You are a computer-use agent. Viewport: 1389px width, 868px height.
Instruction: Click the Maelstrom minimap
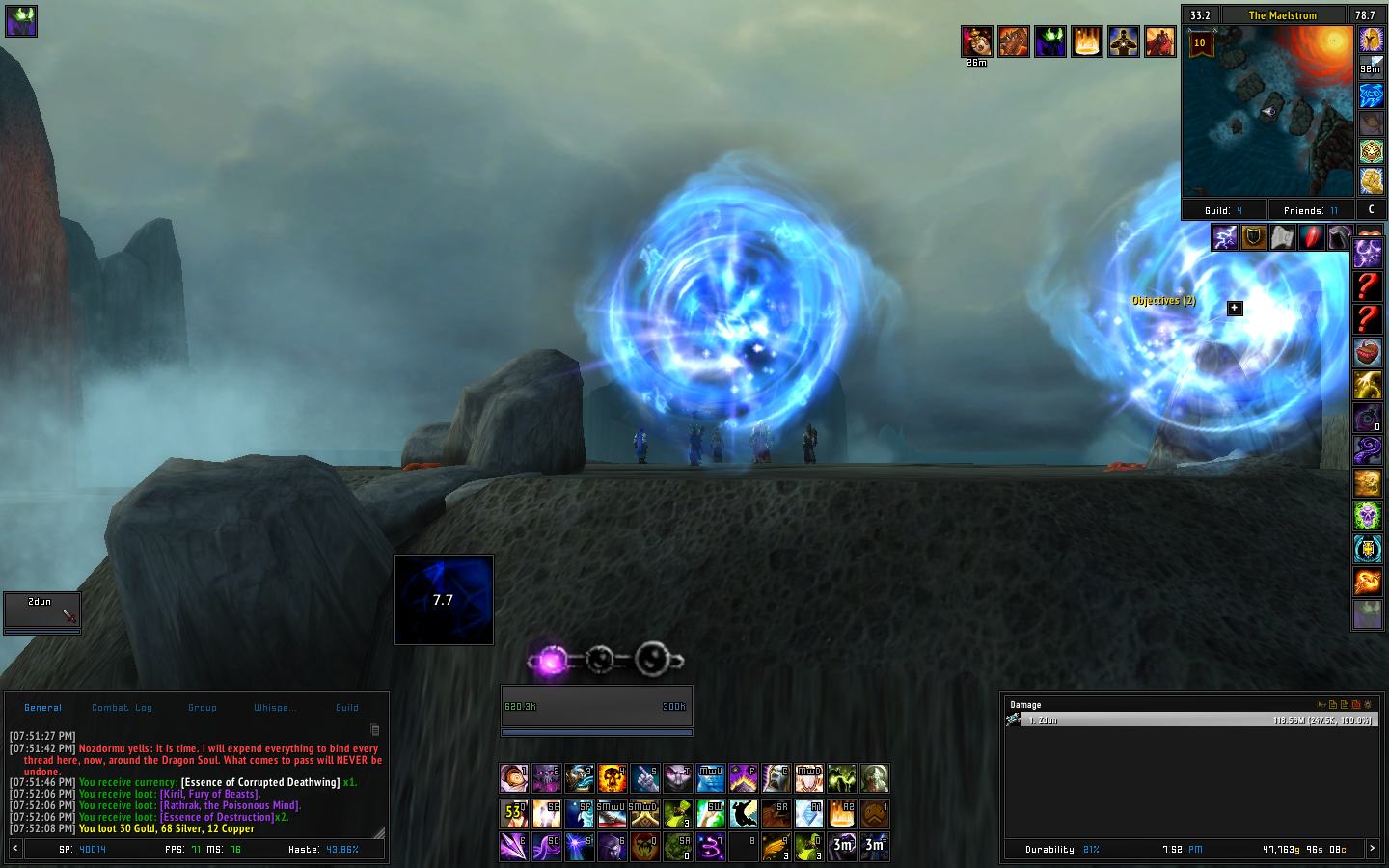1266,110
